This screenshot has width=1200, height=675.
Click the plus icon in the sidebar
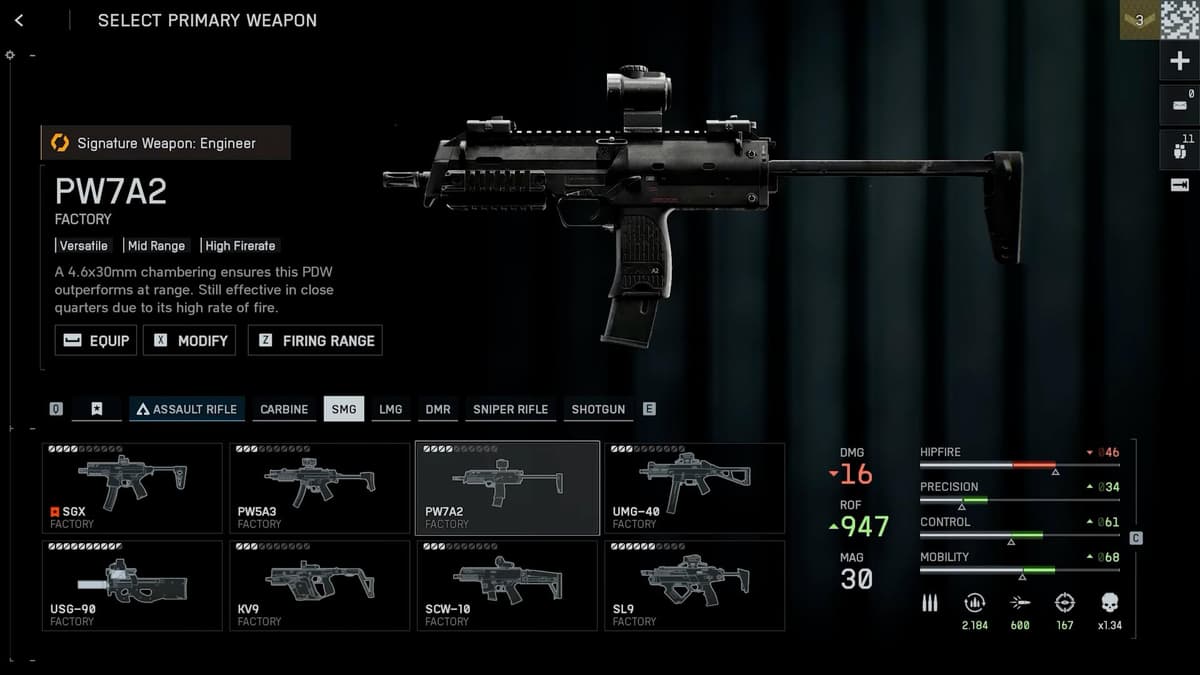pyautogui.click(x=1179, y=62)
